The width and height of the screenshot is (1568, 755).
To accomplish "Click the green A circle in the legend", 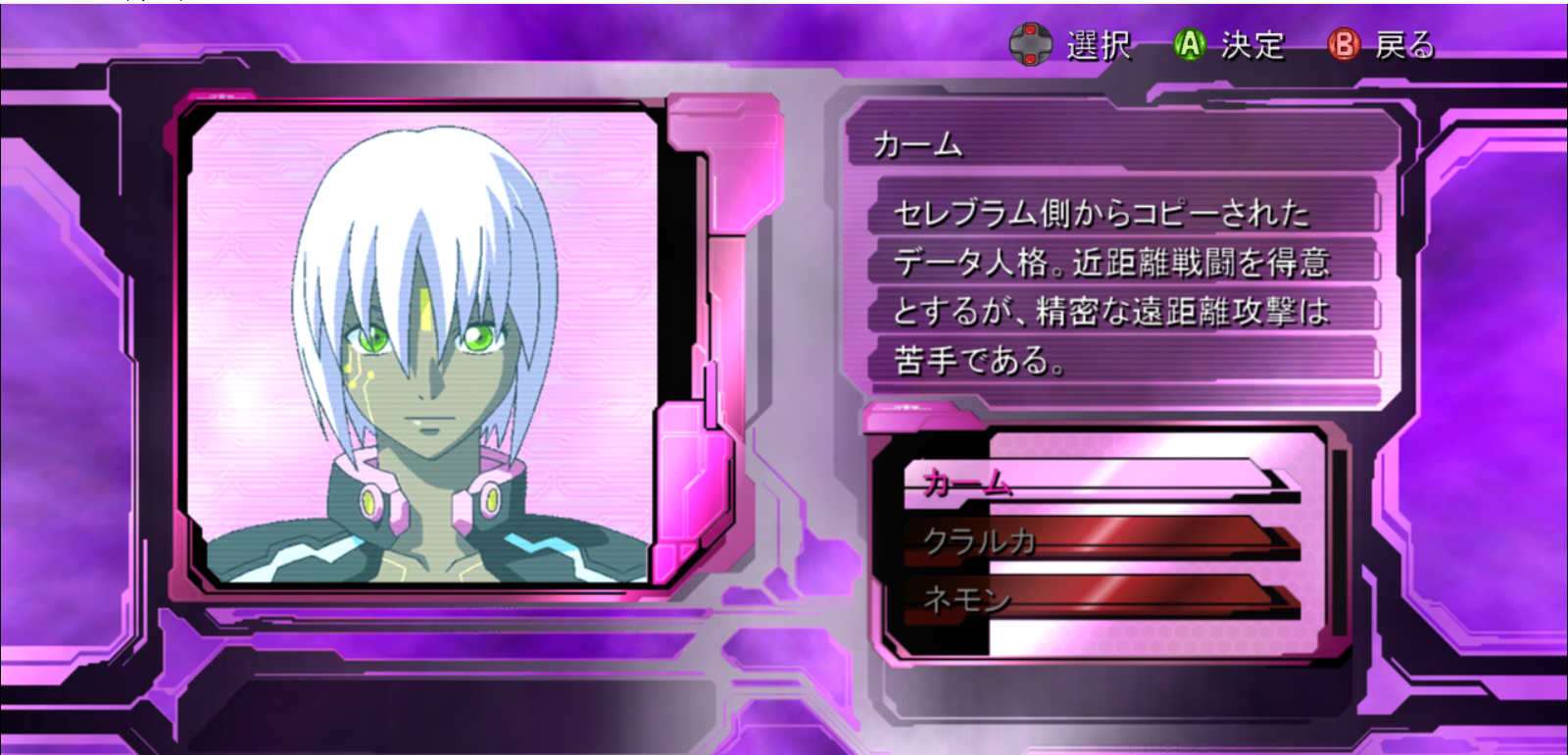I will (1188, 43).
